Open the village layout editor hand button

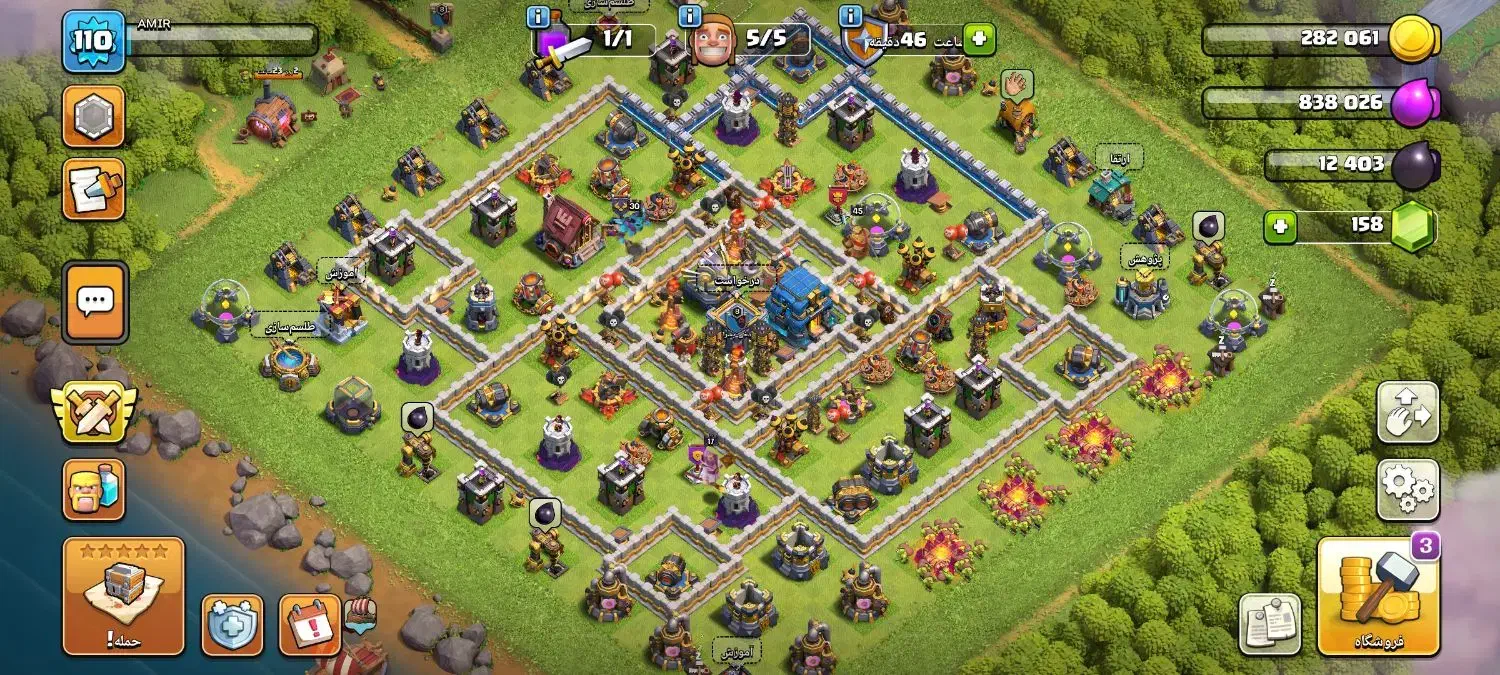coord(1408,412)
